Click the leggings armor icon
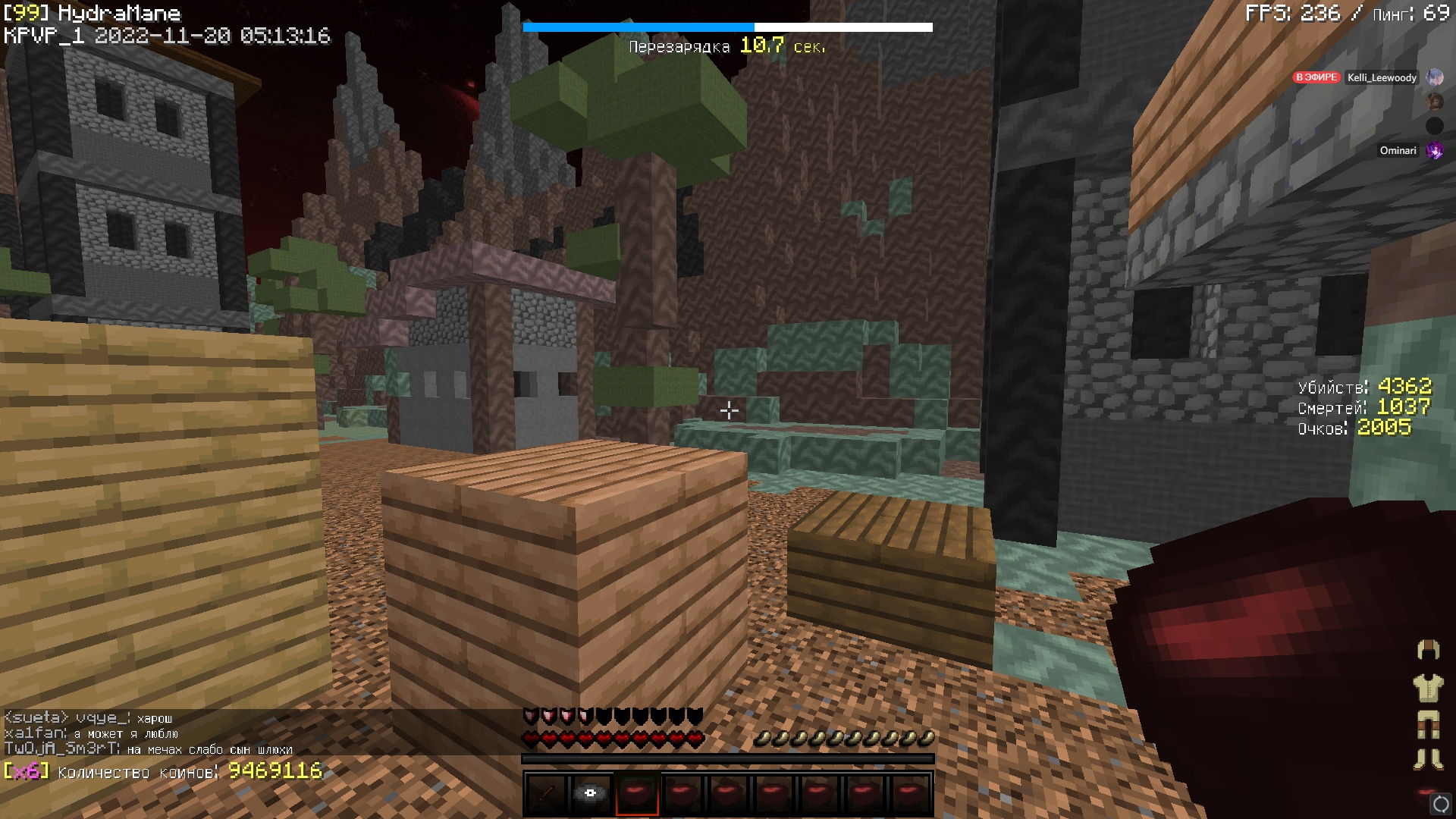Screen dimensions: 1456x819 click(x=1428, y=724)
